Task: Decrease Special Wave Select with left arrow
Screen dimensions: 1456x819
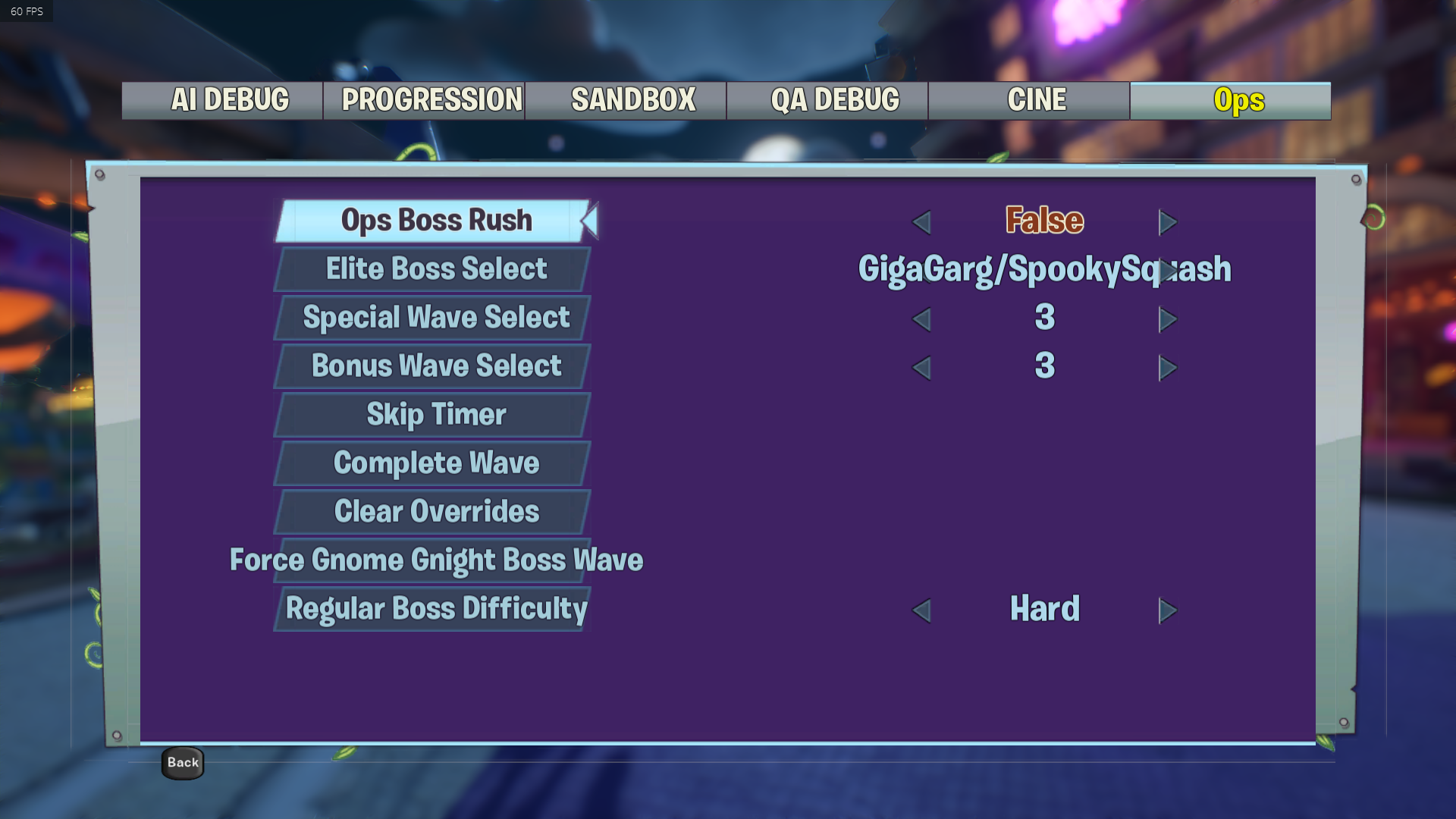Action: 921,319
